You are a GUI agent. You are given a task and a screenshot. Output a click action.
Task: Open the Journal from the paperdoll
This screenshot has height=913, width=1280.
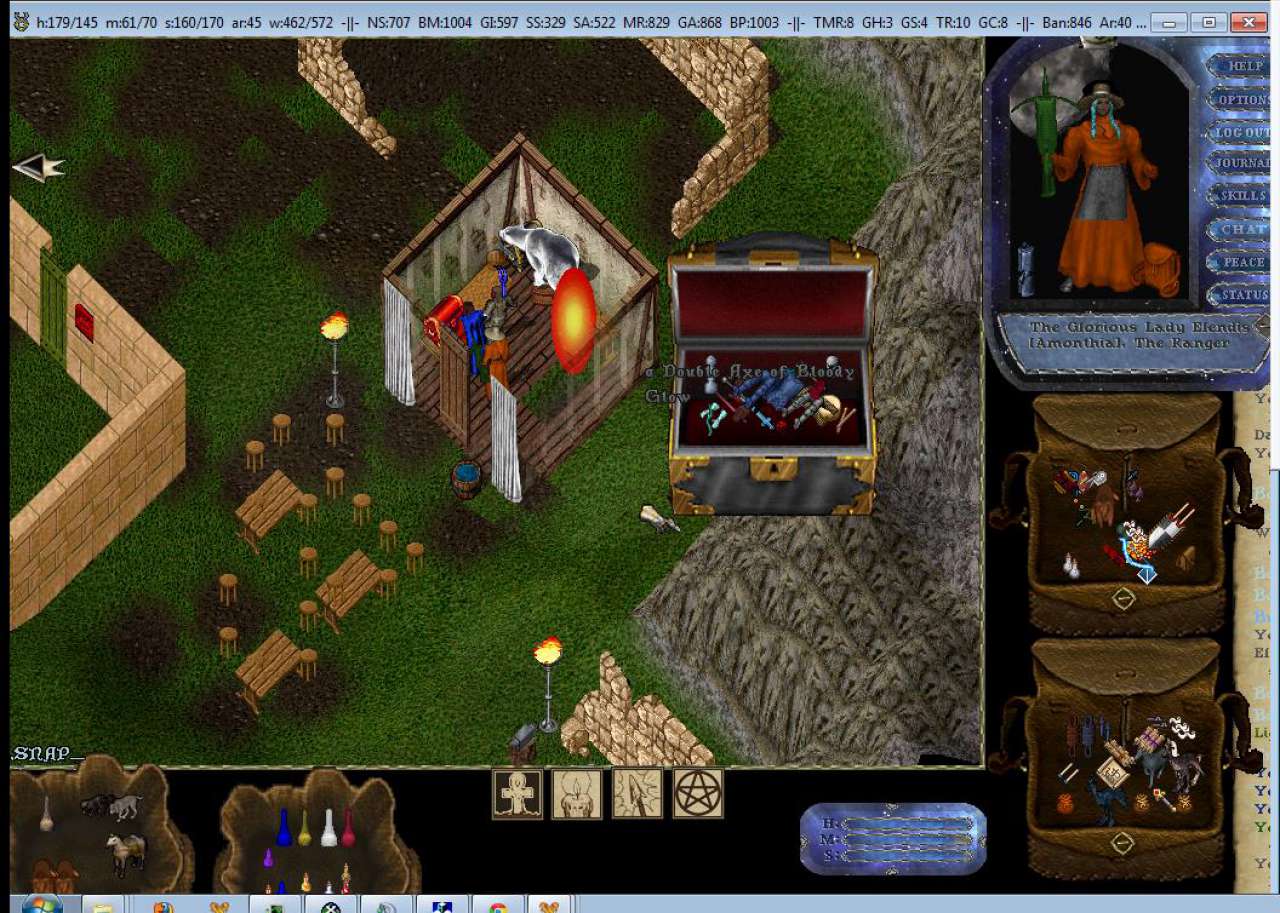[1243, 163]
